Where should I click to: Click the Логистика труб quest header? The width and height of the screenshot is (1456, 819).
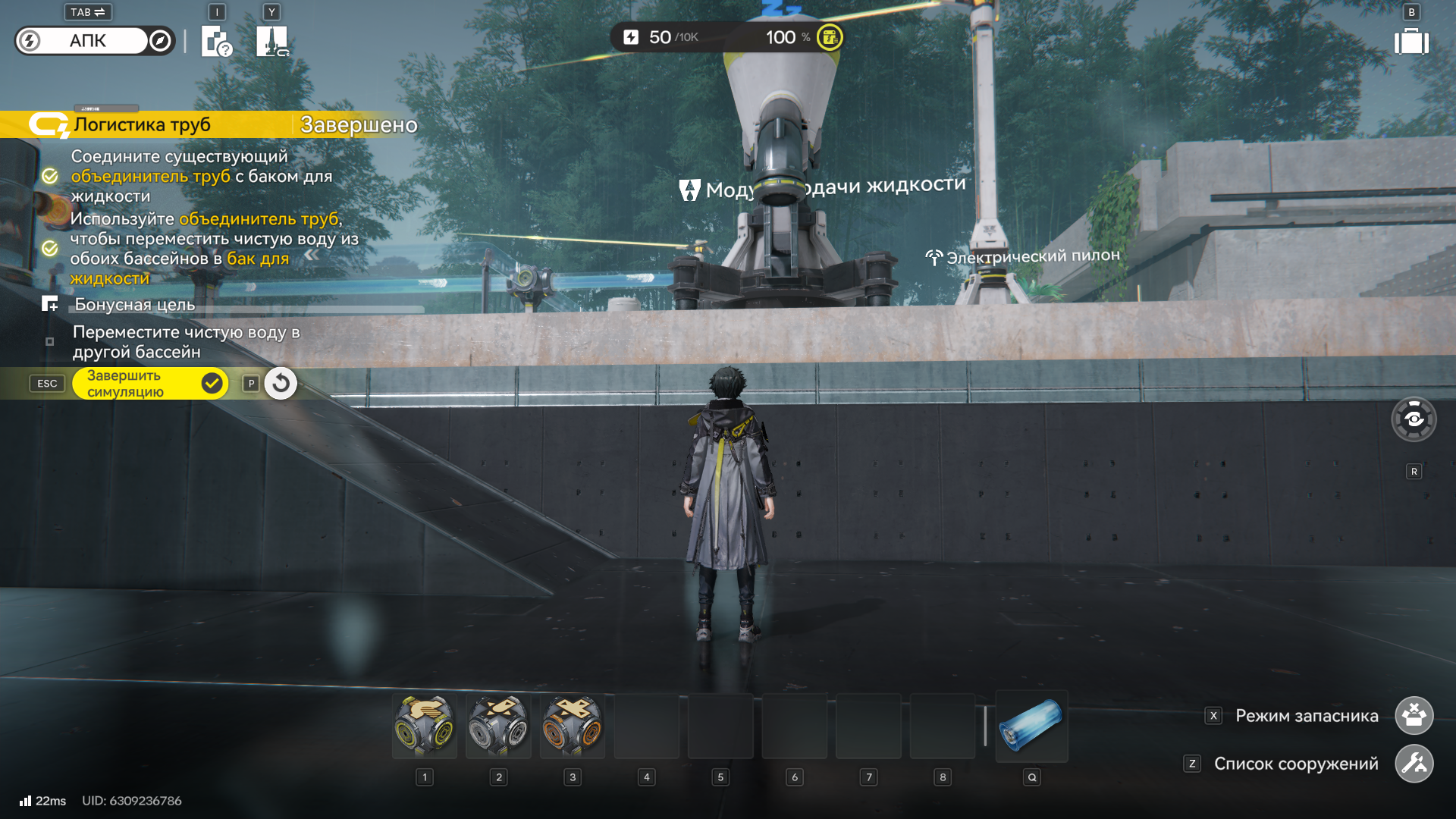pyautogui.click(x=143, y=125)
